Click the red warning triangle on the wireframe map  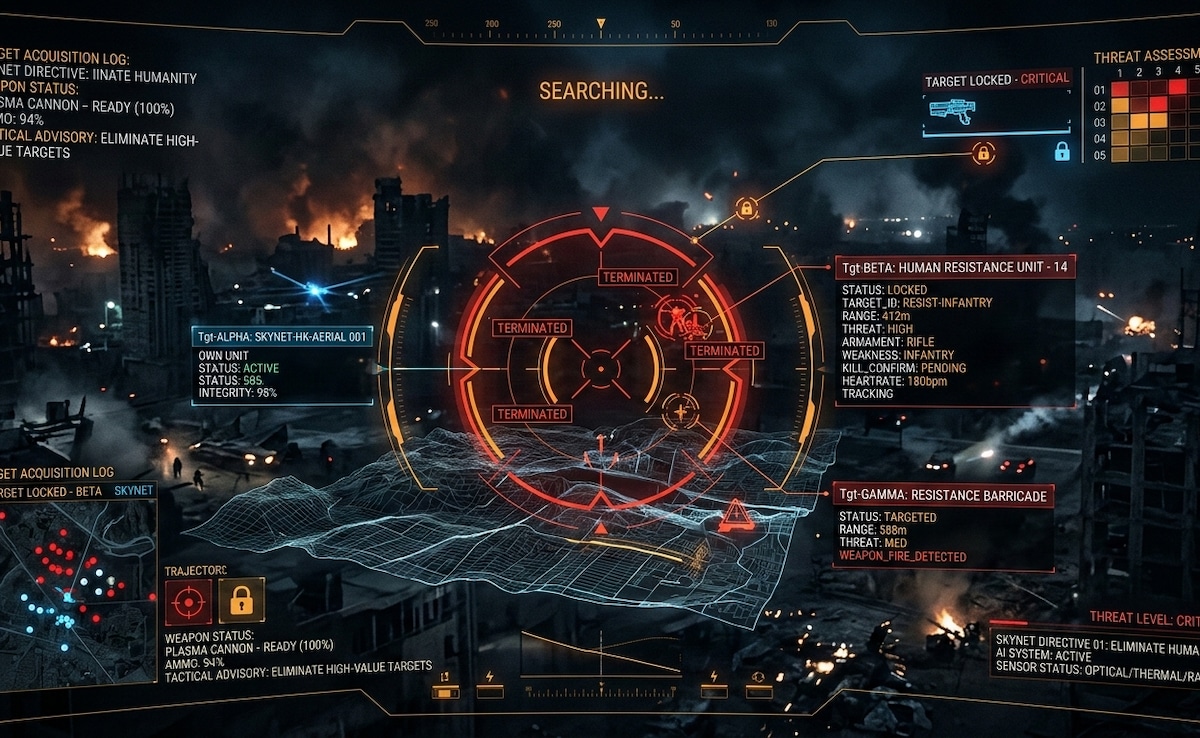point(736,516)
